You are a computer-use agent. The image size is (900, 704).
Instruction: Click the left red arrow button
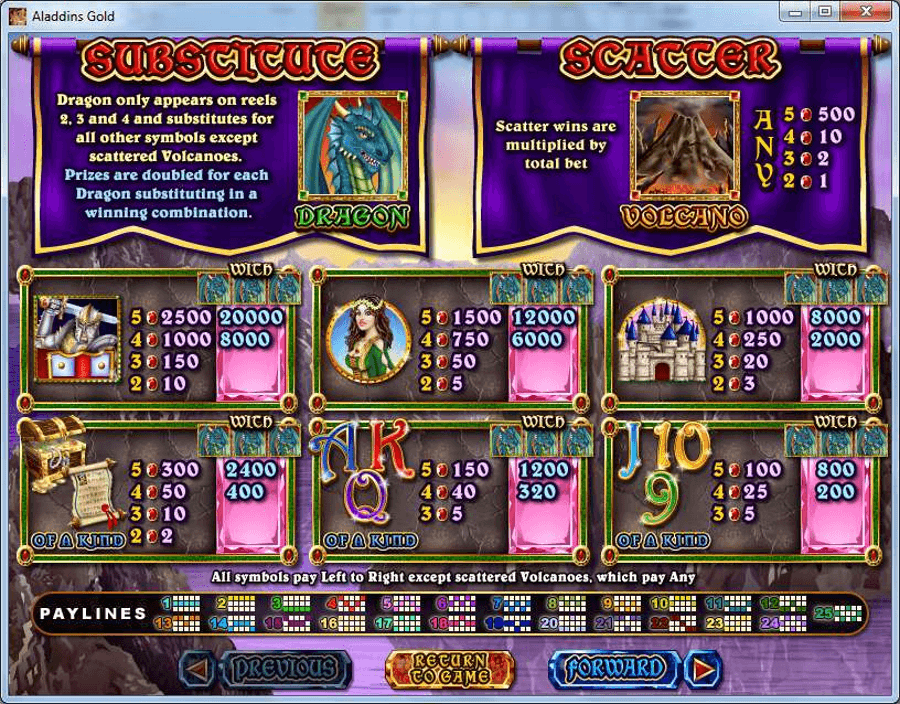[199, 667]
